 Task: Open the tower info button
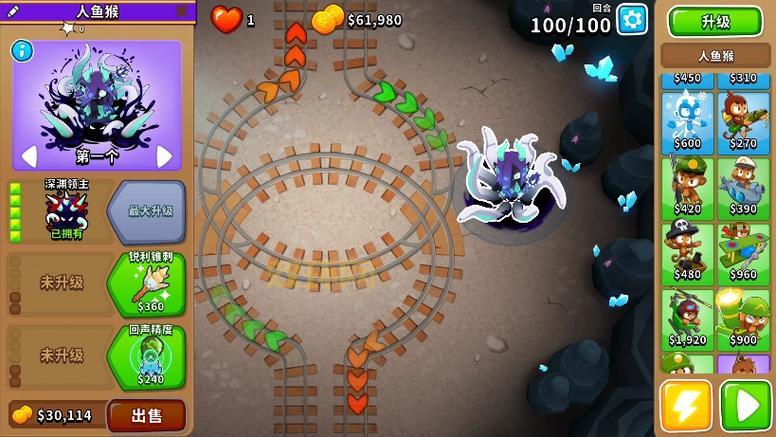click(x=21, y=50)
